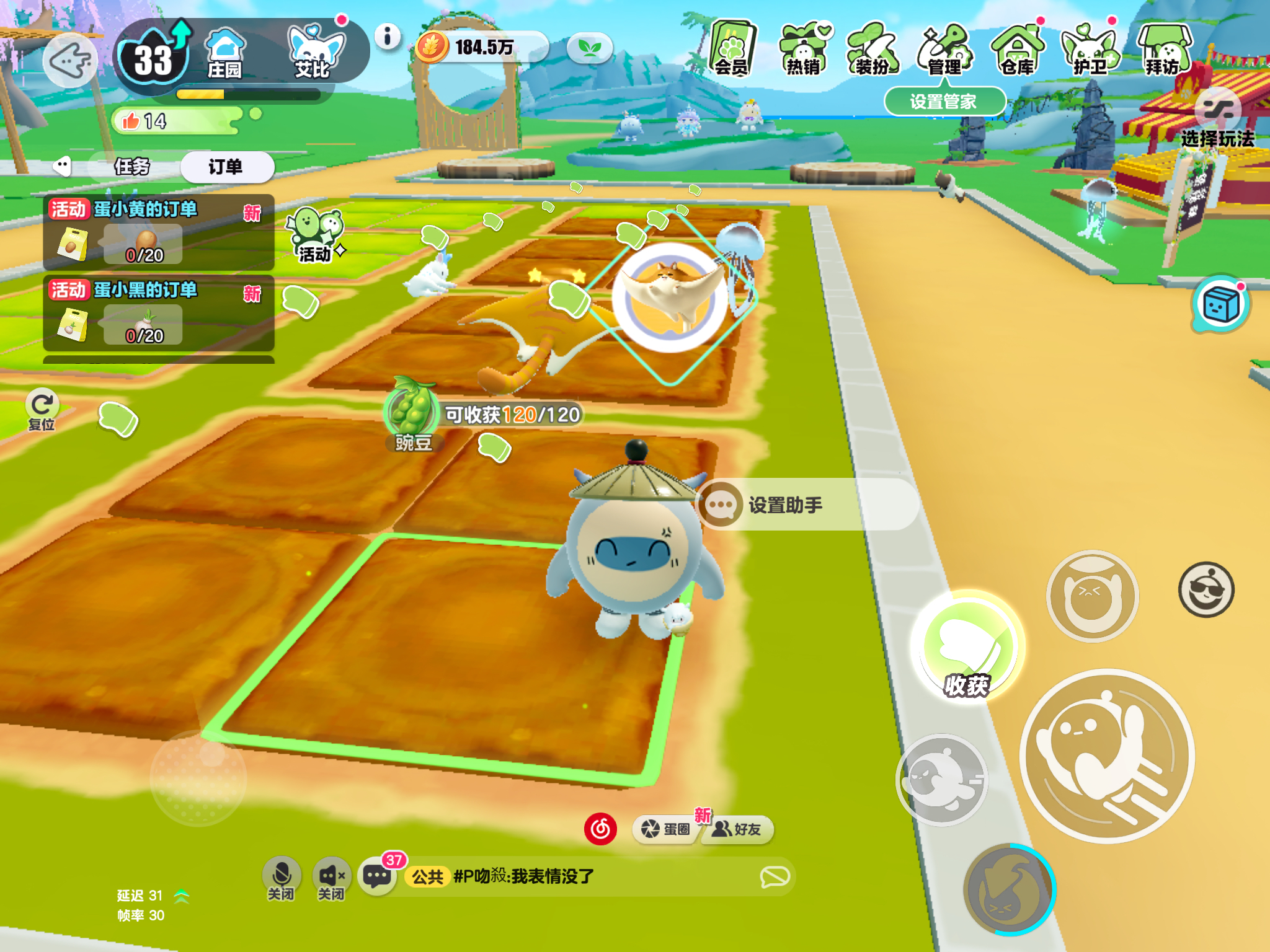Image resolution: width=1270 pixels, height=952 pixels.
Task: Open the 拜访 visit menu
Action: pos(1163,49)
